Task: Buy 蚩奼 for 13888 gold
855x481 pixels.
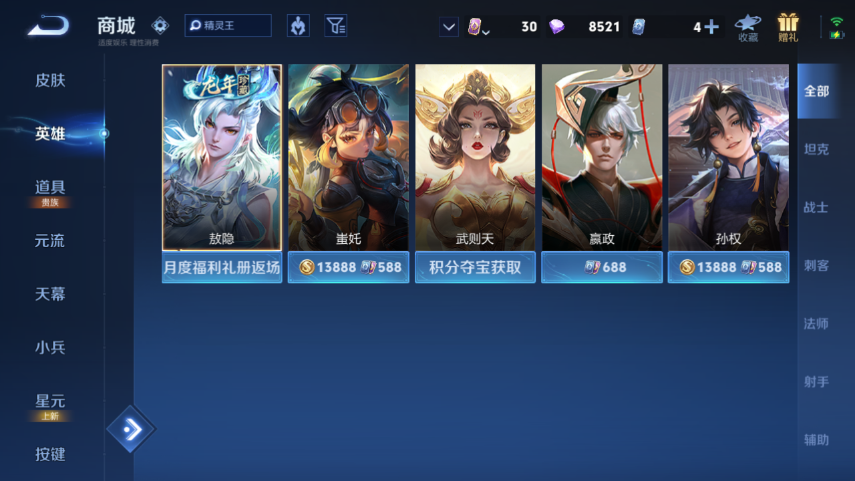Action: [321, 268]
